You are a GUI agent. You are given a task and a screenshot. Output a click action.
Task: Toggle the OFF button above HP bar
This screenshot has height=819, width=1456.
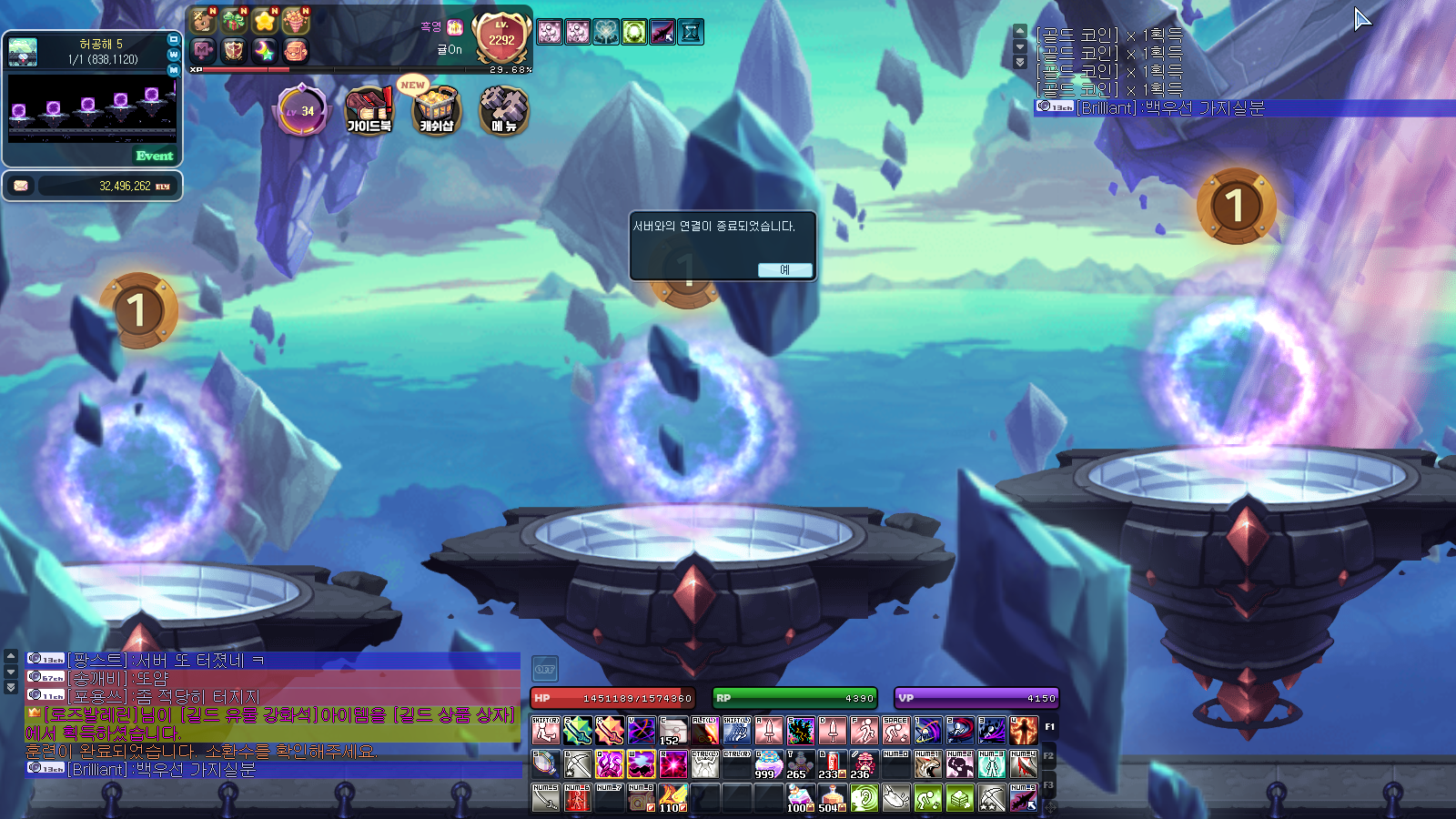544,669
